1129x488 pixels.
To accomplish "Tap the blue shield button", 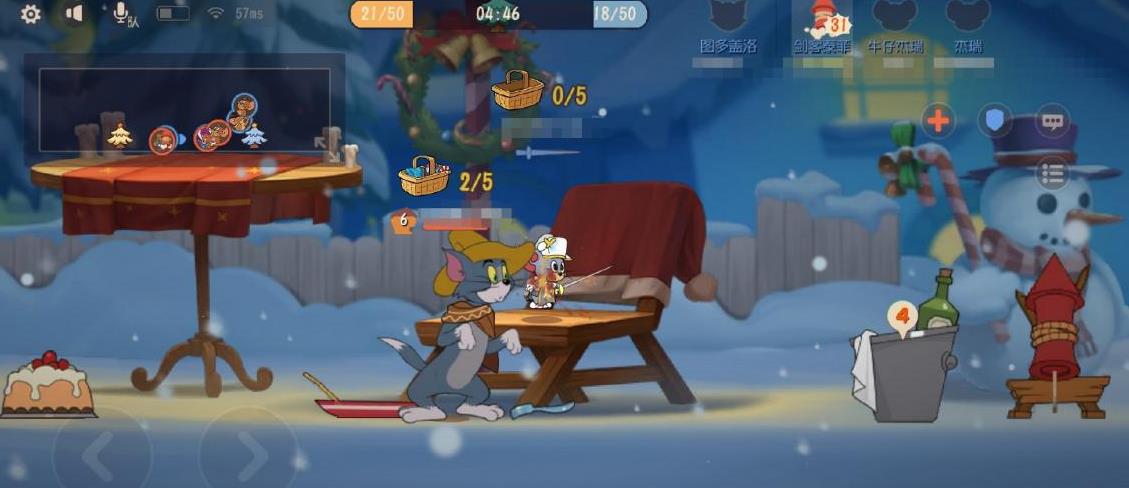I will pyautogui.click(x=994, y=121).
